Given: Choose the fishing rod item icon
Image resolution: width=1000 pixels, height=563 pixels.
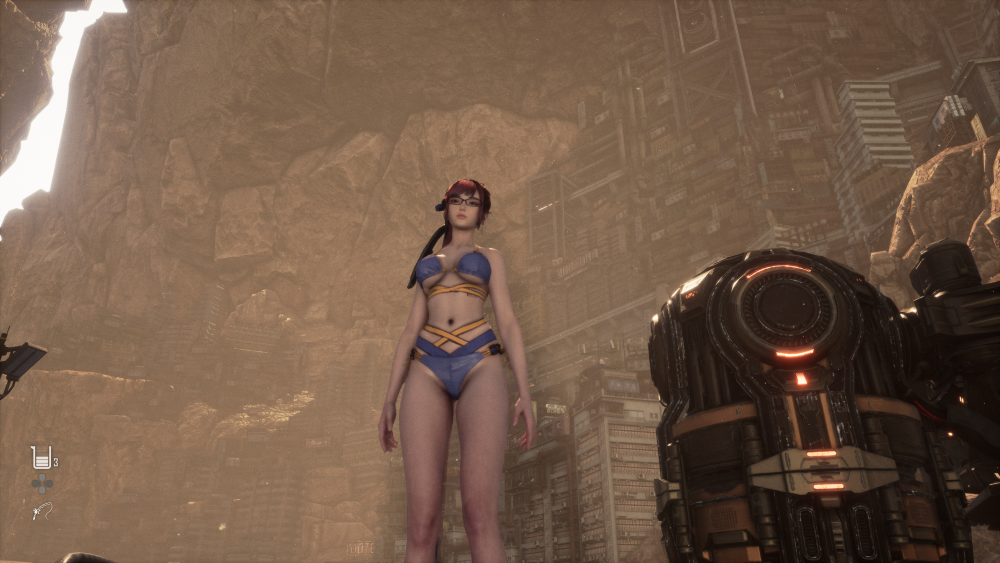Looking at the screenshot, I should tap(41, 511).
